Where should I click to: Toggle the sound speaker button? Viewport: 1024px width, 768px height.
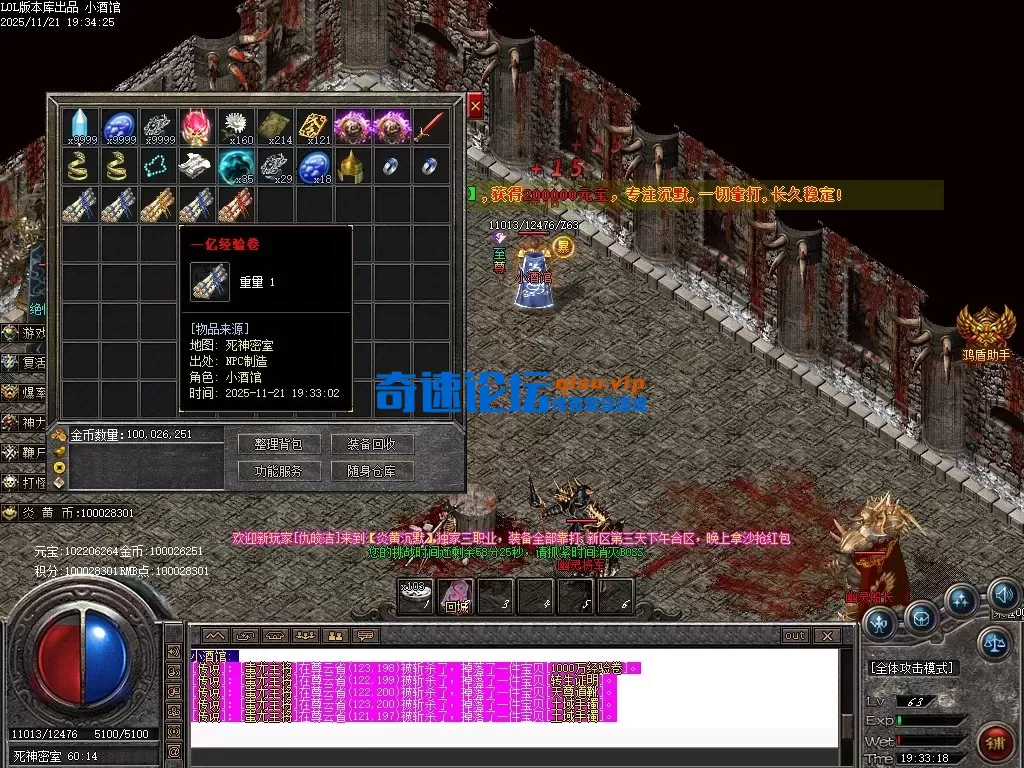point(1003,597)
